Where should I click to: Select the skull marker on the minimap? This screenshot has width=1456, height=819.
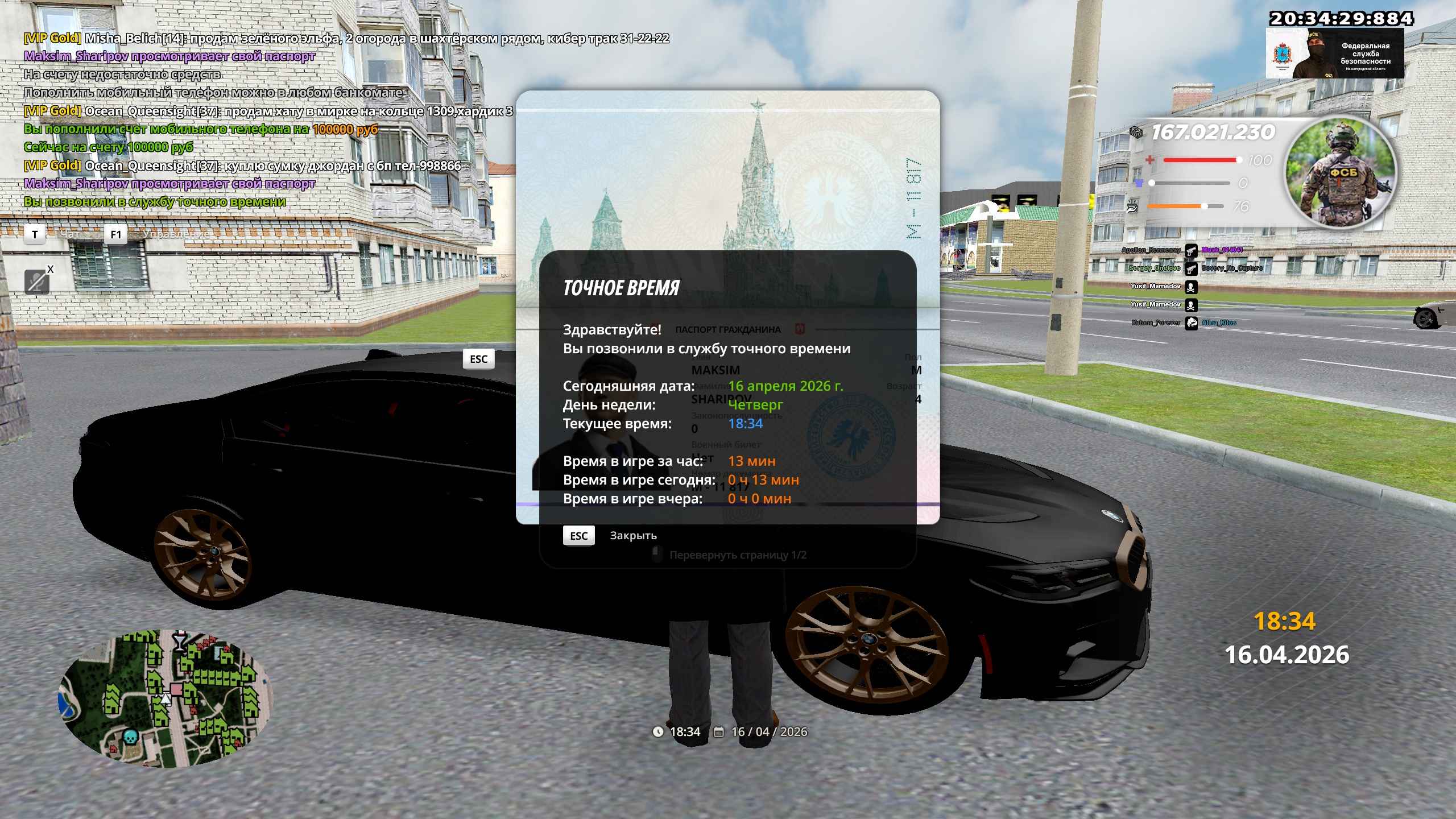pyautogui.click(x=130, y=738)
